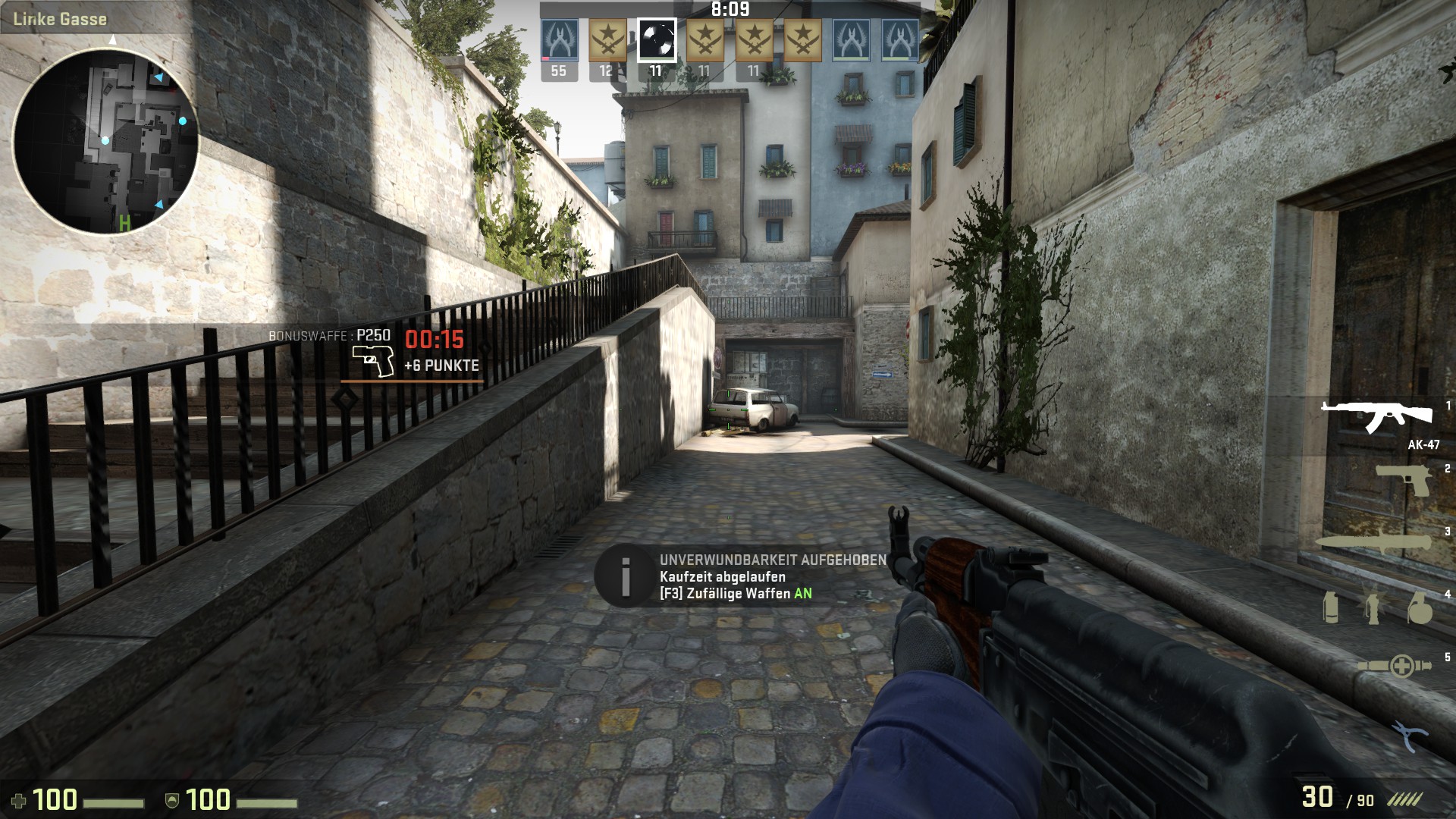Equip the knife from the weapon list
This screenshot has height=819, width=1456.
tap(1373, 543)
